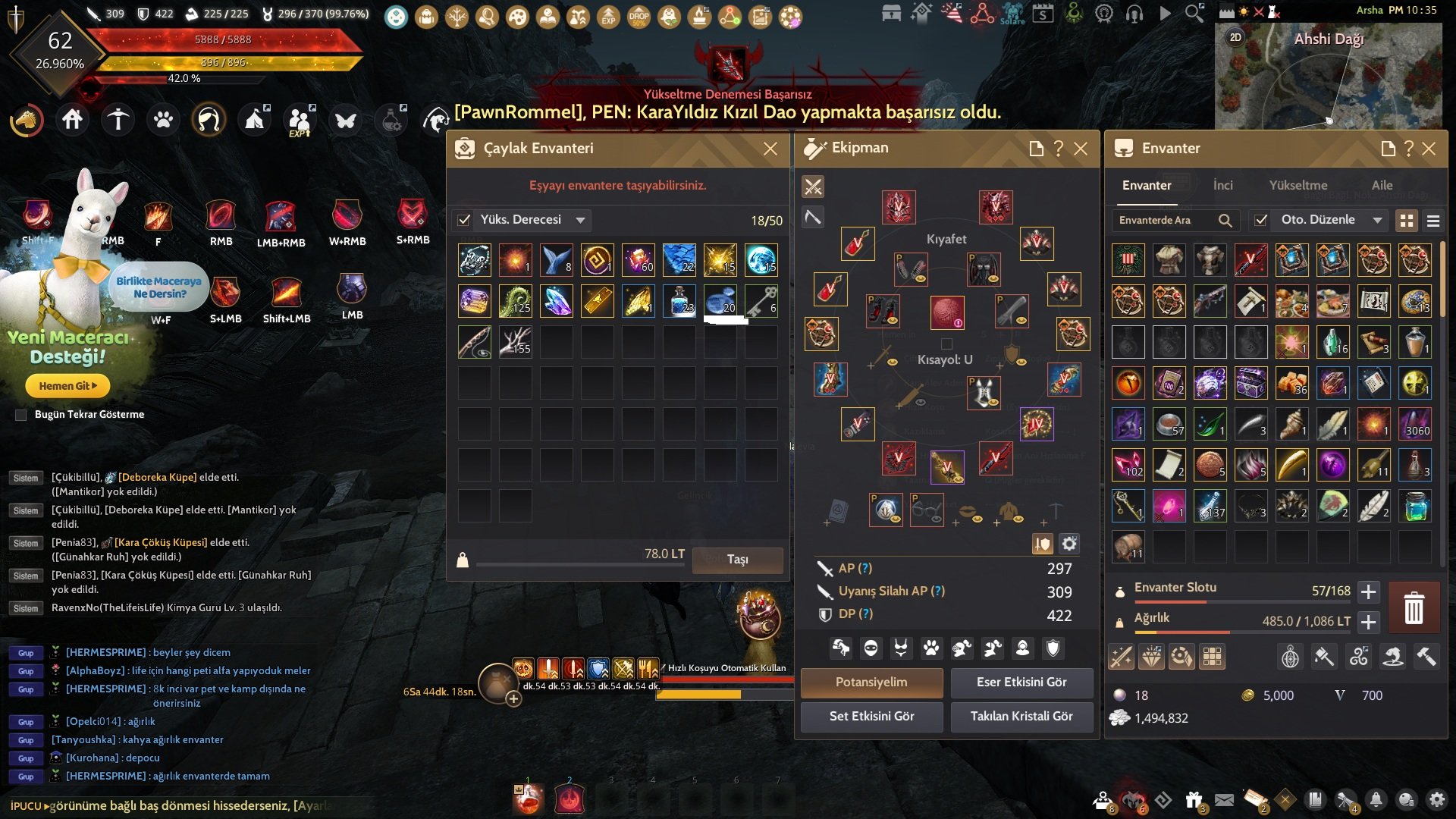This screenshot has width=1456, height=819.
Task: Close the Envanter window
Action: pyautogui.click(x=1429, y=149)
